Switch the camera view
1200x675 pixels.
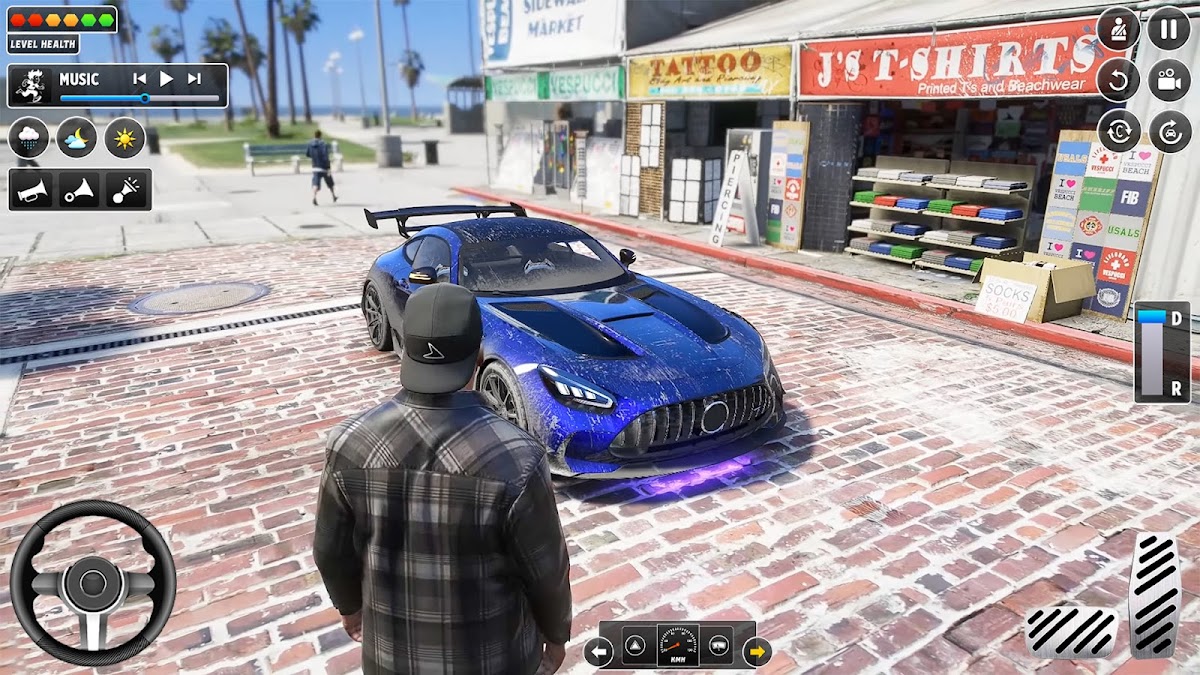1168,80
